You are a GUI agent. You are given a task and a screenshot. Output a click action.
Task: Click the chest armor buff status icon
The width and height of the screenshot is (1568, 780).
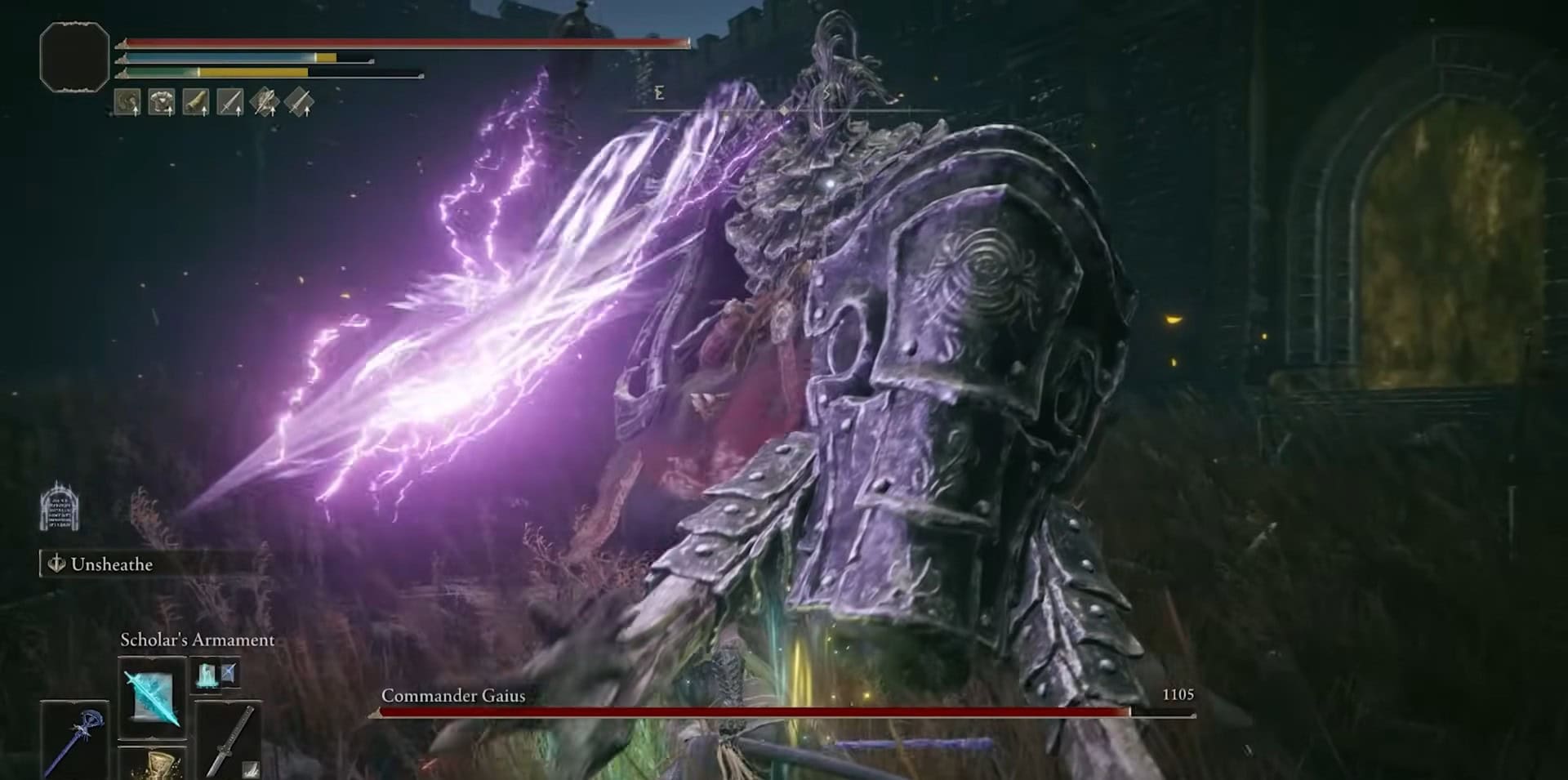coord(162,102)
